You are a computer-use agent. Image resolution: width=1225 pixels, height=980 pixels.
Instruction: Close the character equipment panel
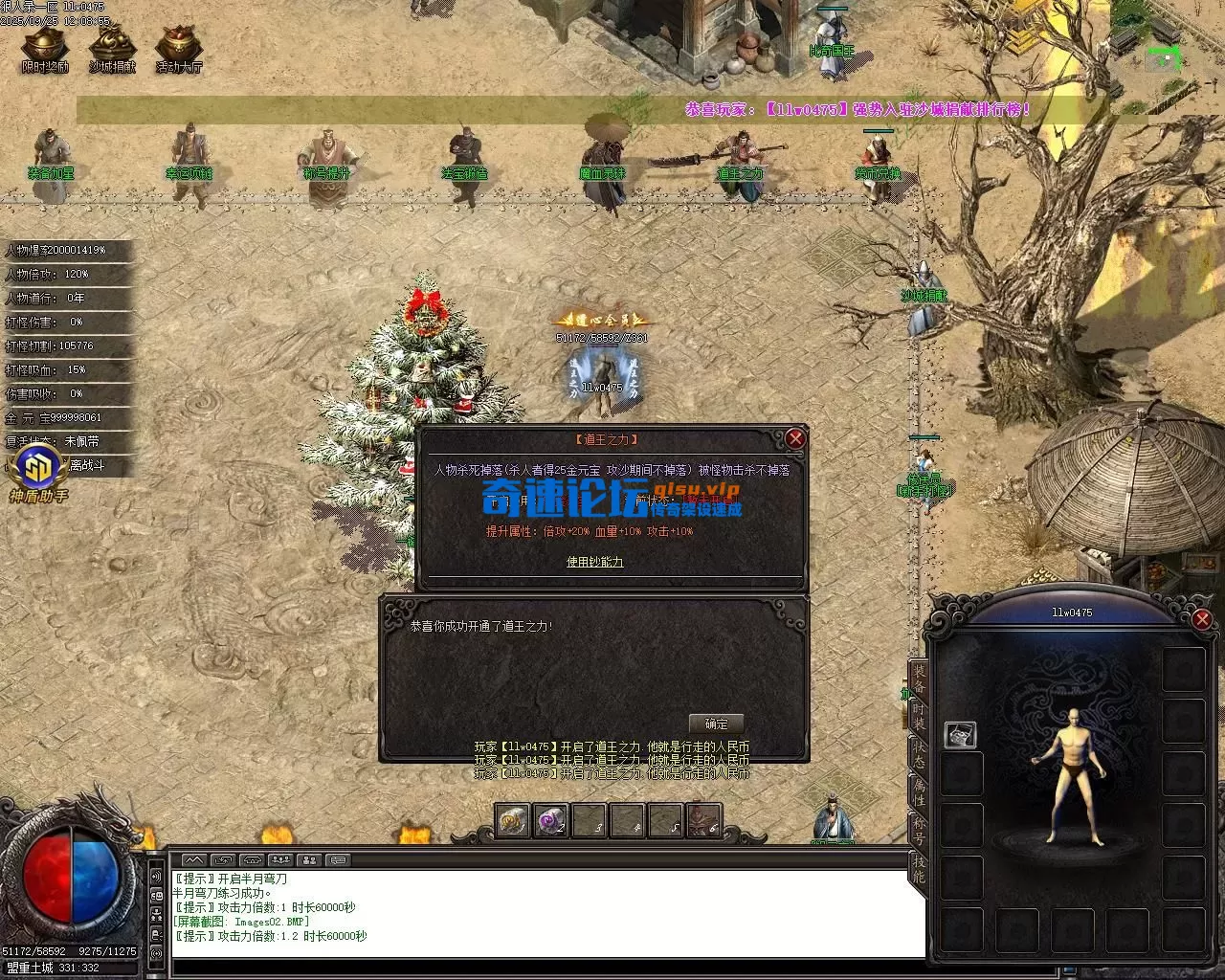coord(1202,619)
